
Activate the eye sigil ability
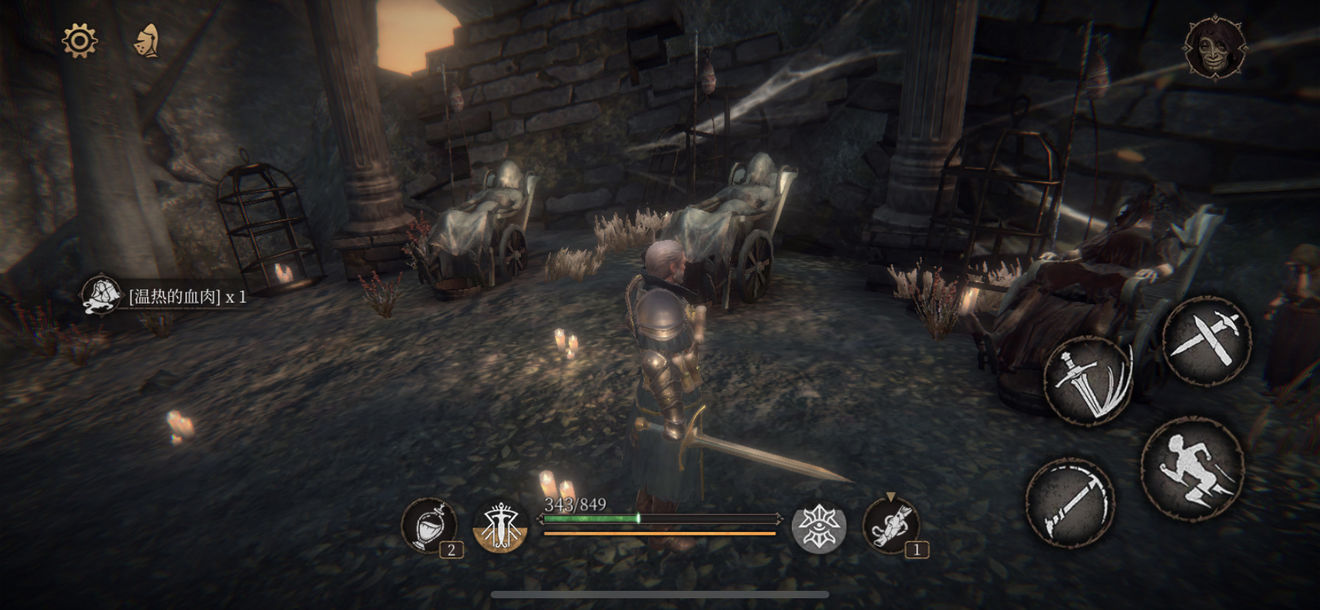(819, 526)
